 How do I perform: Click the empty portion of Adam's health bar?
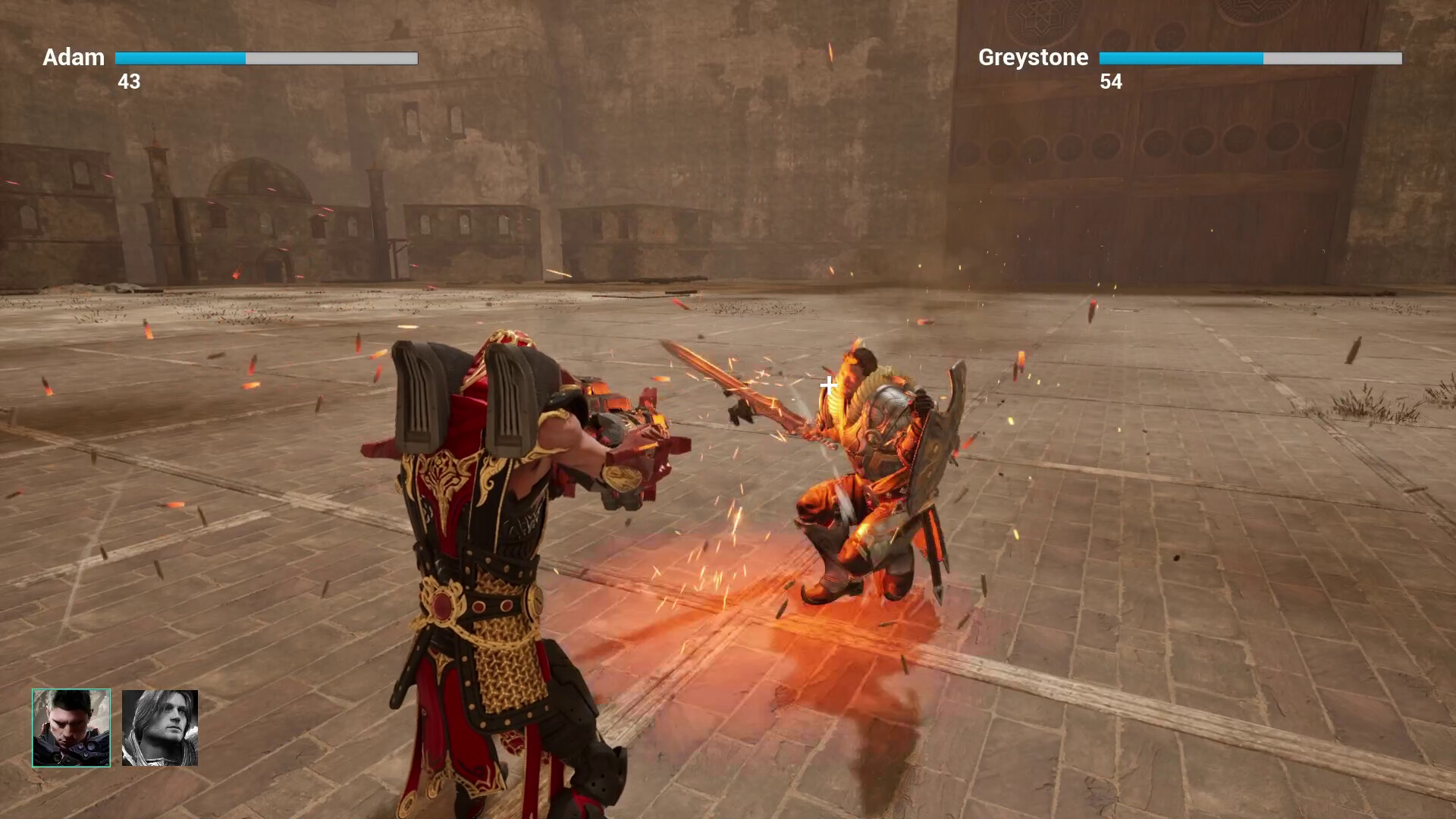[334, 58]
